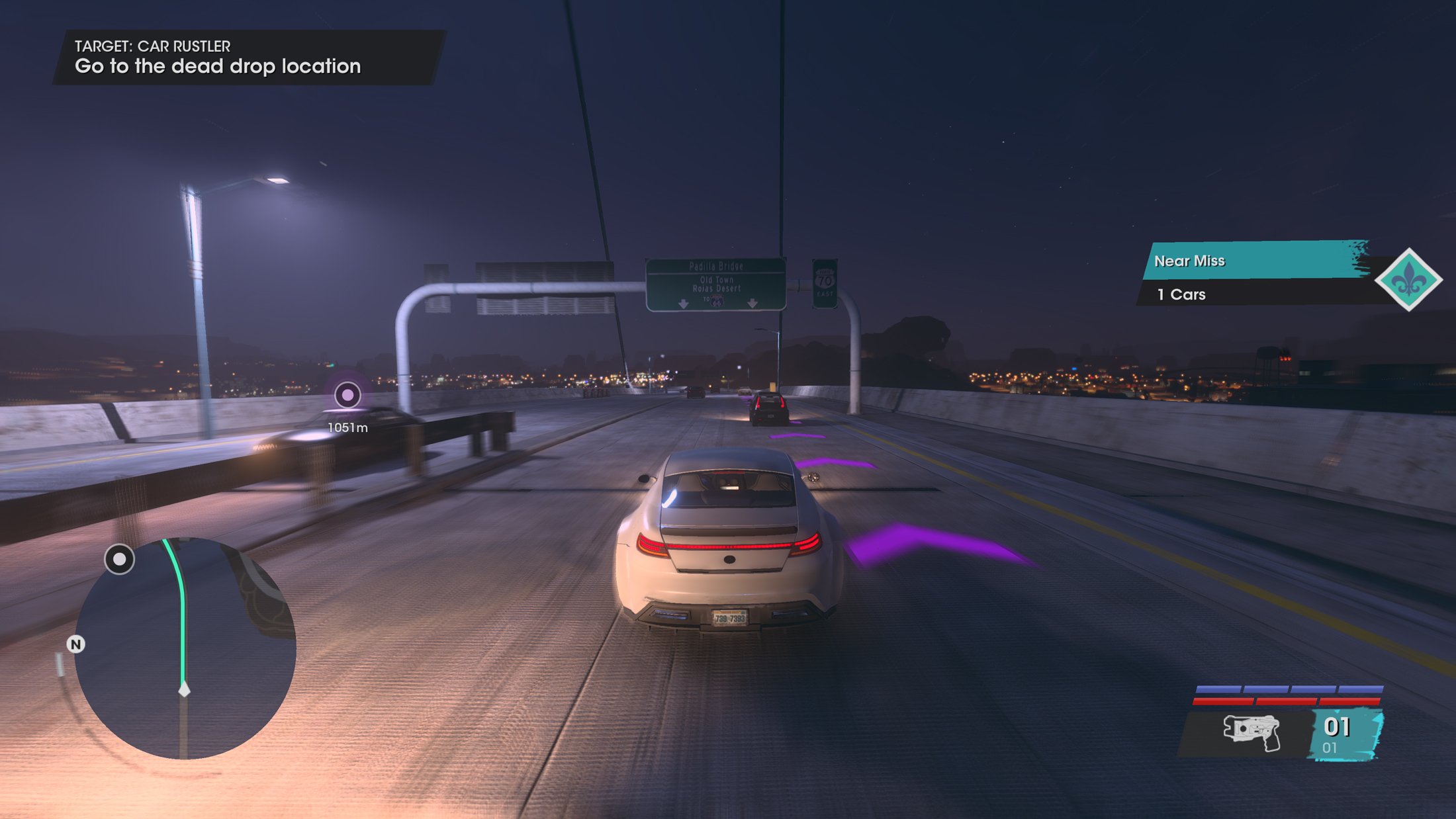Viewport: 1456px width, 819px height.
Task: Open the Near Miss challenge banner
Action: [x=1254, y=261]
